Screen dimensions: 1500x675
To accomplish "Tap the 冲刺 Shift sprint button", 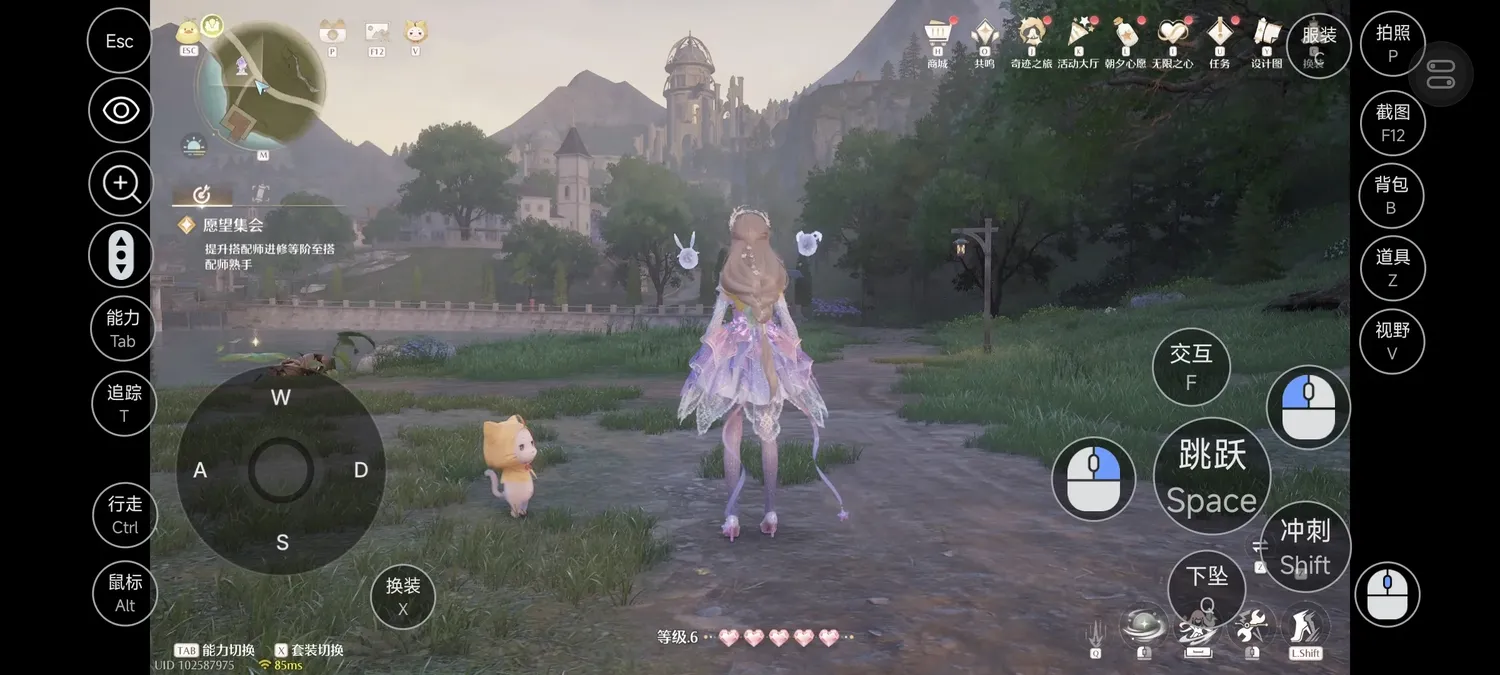I will 1305,547.
